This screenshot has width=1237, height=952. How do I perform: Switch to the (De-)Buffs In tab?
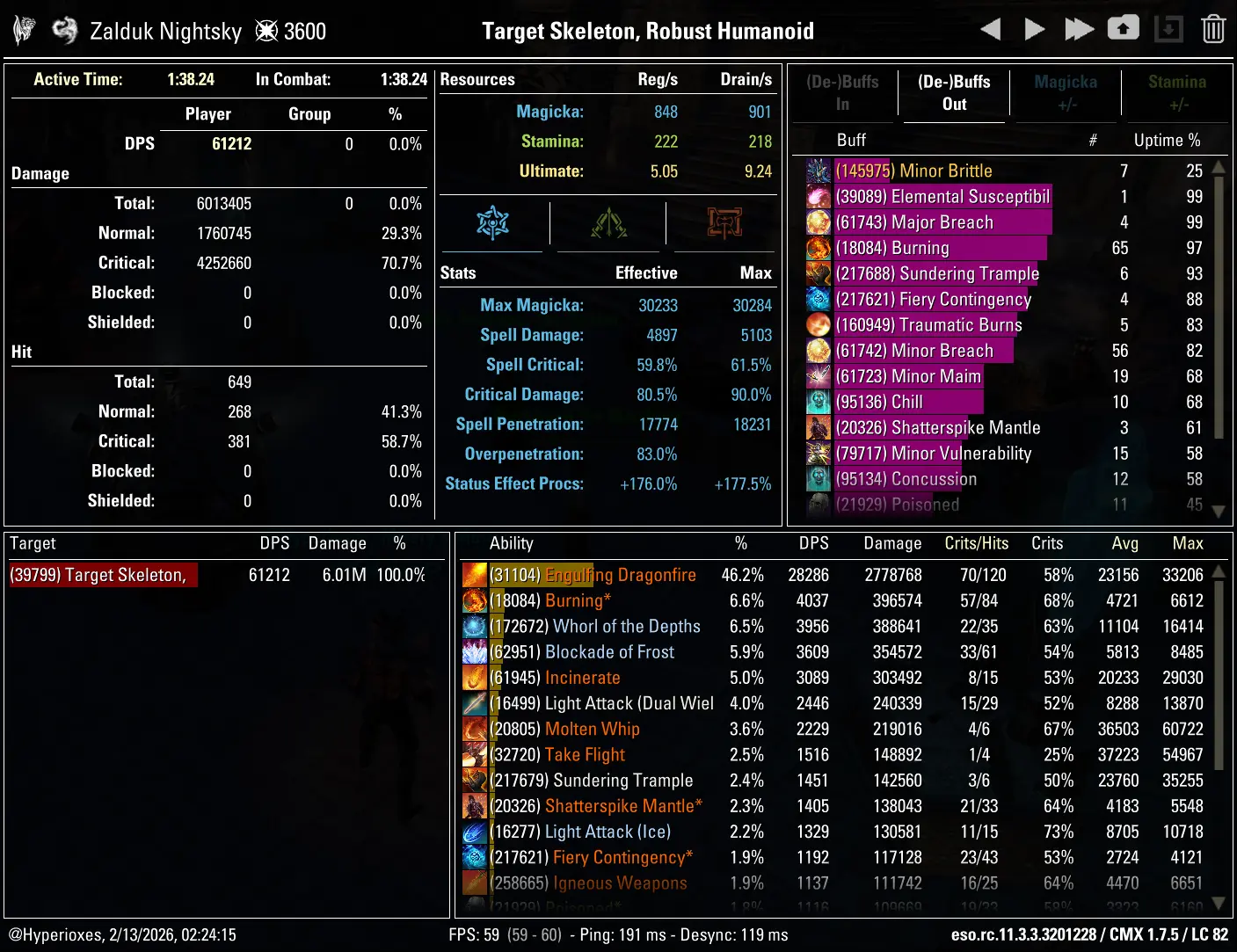coord(842,93)
